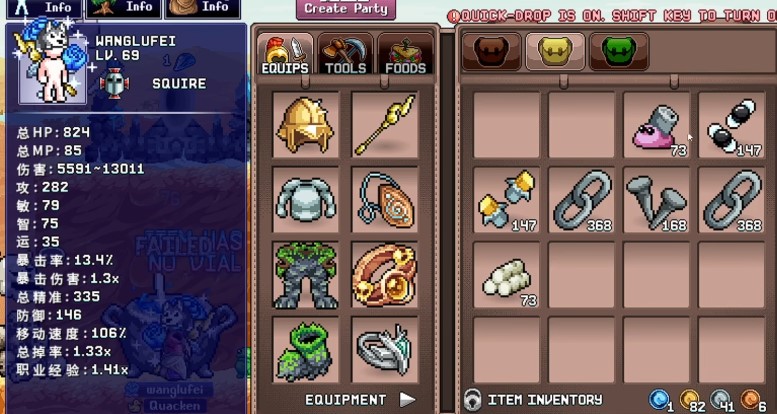Select the golden helmet equipment slot
This screenshot has width=777, height=414.
click(x=306, y=124)
